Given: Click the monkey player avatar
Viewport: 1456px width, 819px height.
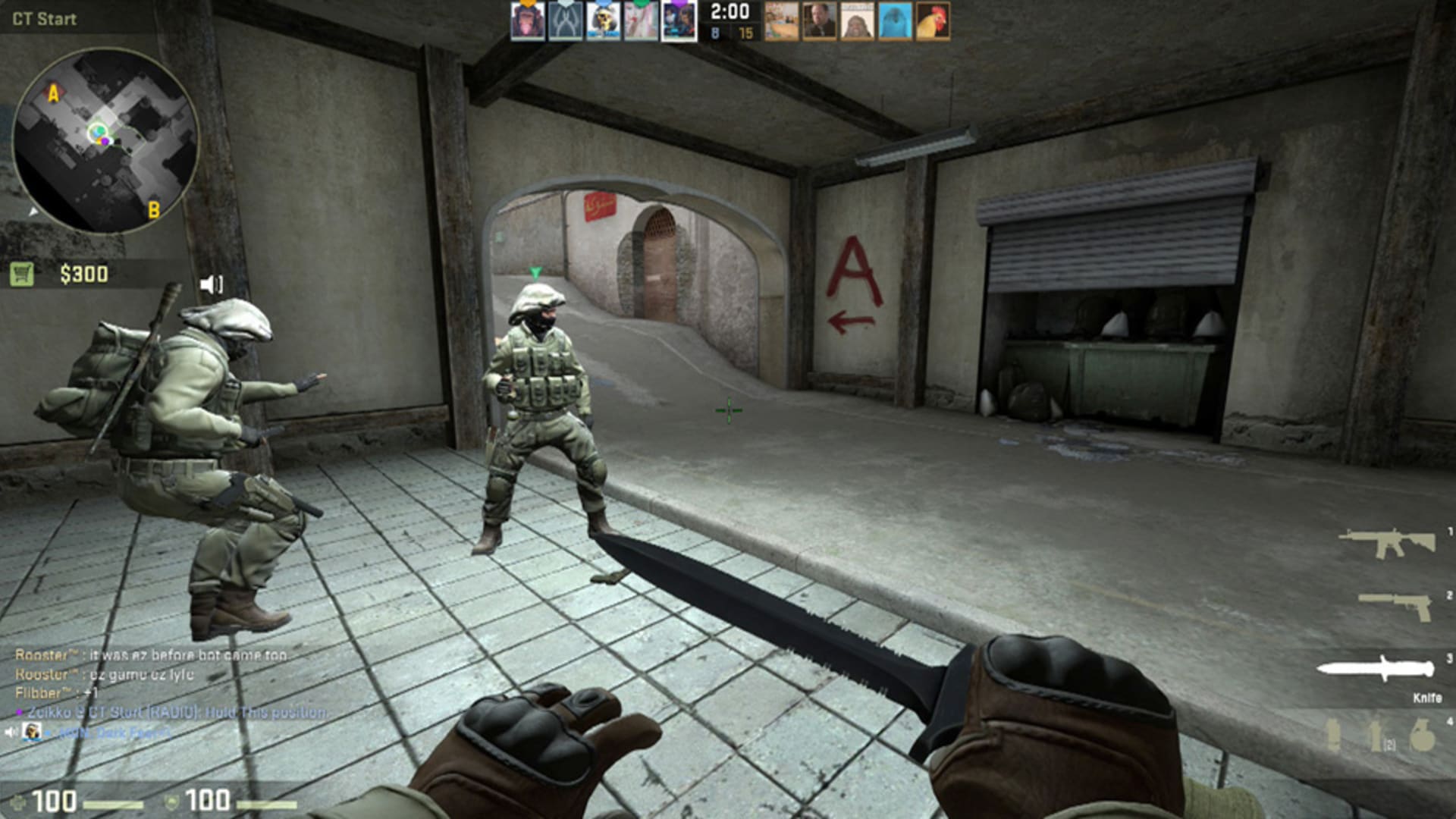Looking at the screenshot, I should point(527,21).
